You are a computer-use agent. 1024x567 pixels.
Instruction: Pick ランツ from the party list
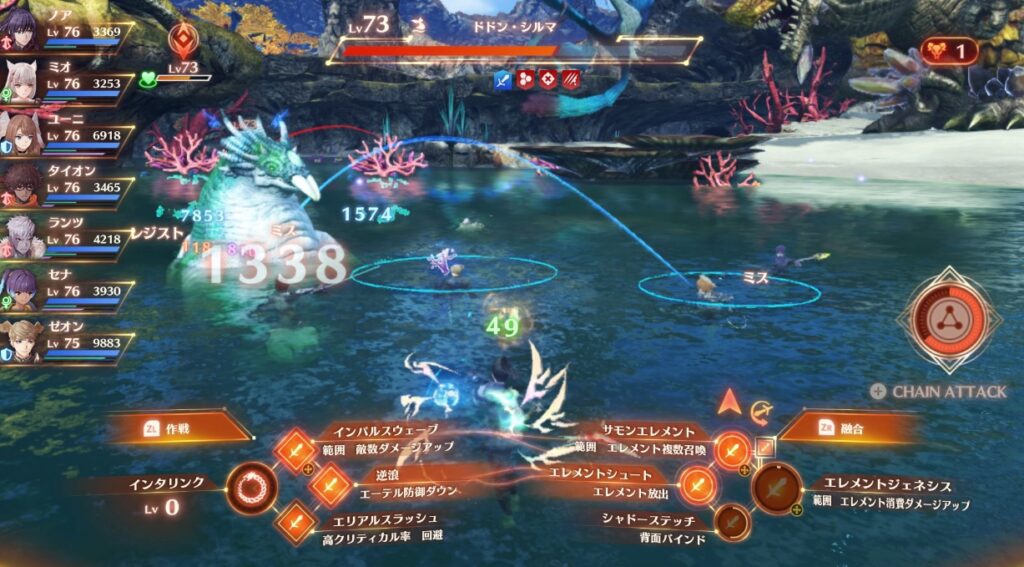click(x=20, y=238)
